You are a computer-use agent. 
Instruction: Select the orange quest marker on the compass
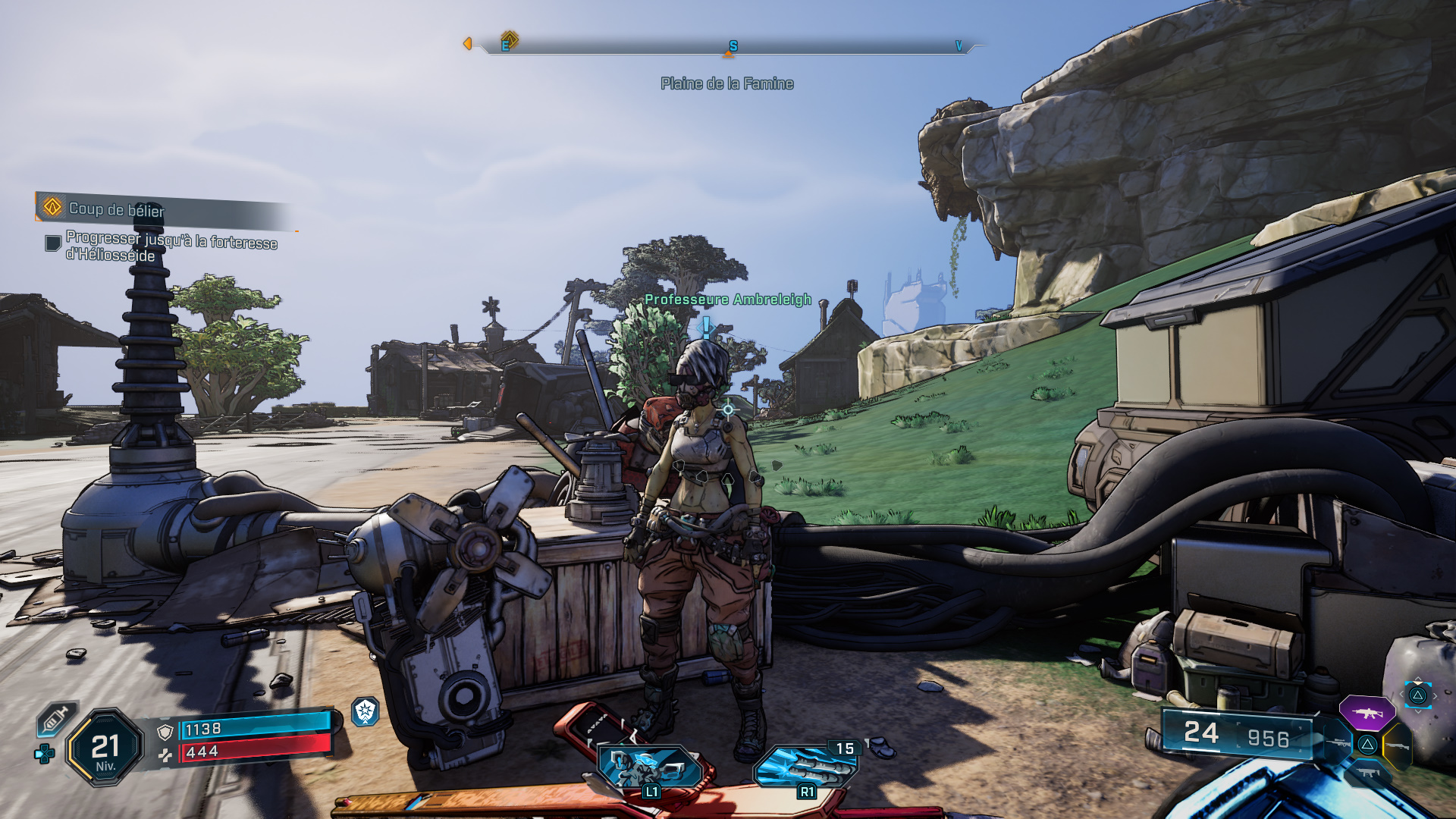tap(510, 39)
